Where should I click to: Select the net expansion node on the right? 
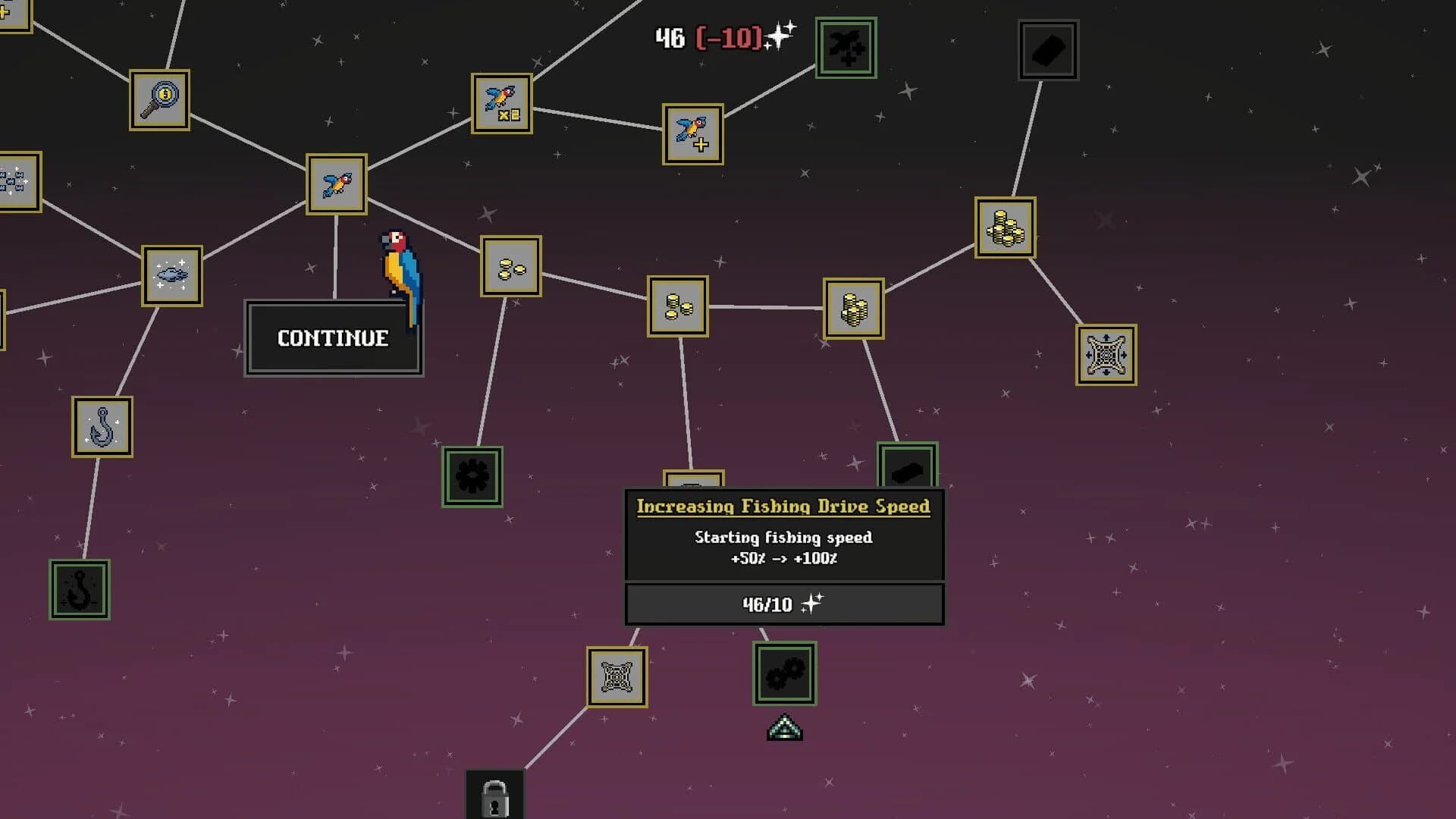click(1105, 354)
